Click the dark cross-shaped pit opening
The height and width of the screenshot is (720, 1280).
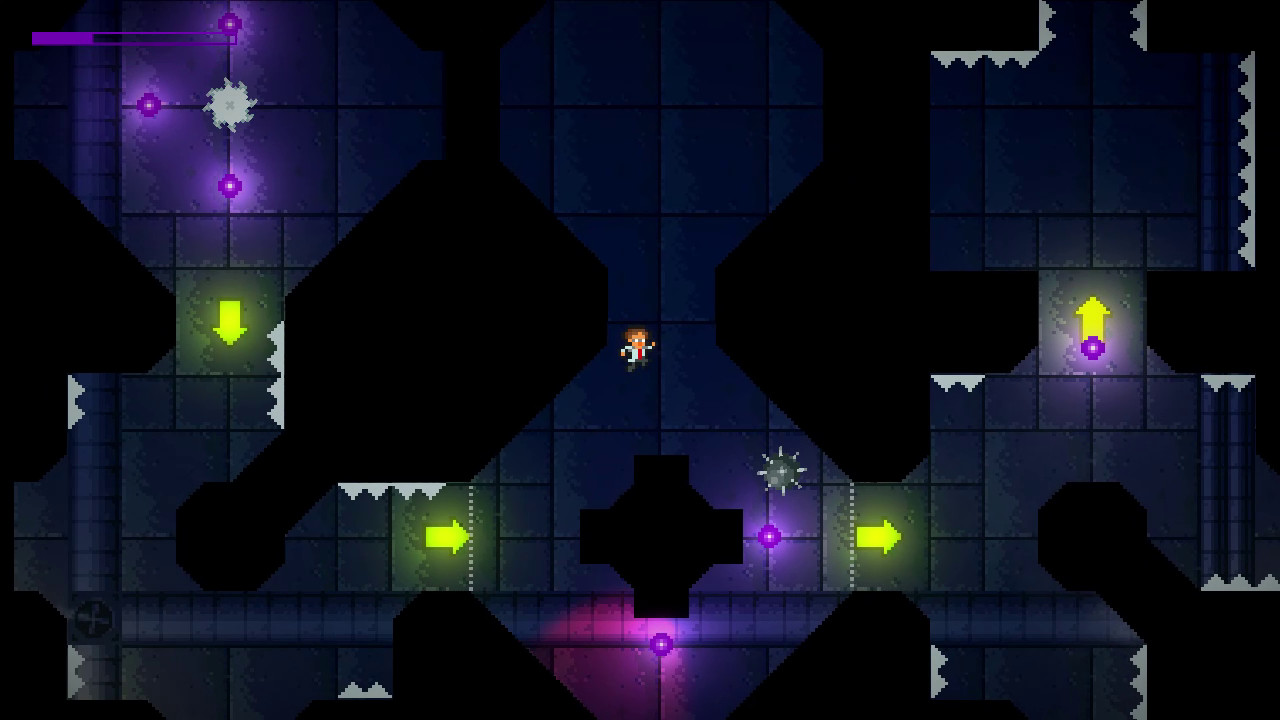coord(660,535)
